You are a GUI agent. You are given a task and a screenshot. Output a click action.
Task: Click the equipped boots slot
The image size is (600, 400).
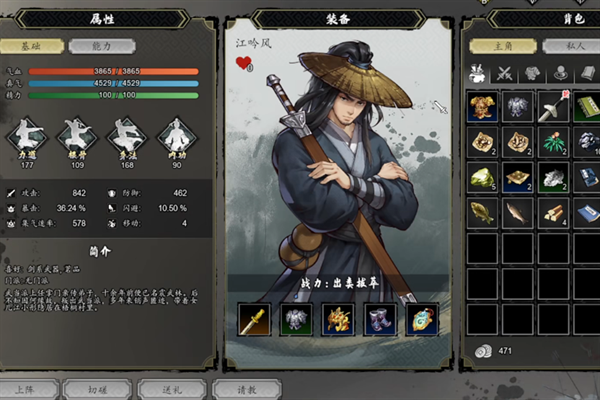(381, 319)
